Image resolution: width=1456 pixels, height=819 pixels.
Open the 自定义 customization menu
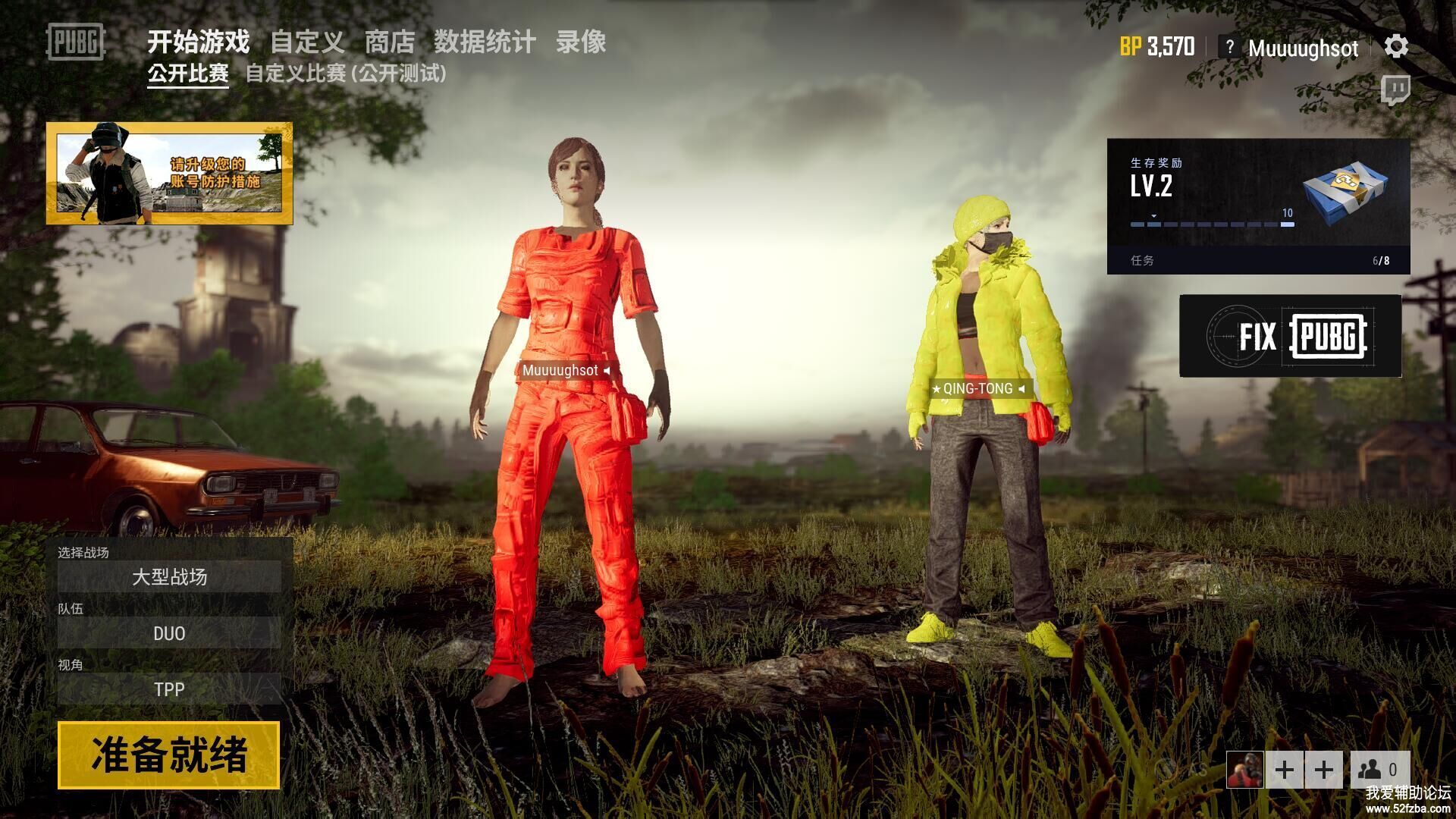pyautogui.click(x=307, y=42)
